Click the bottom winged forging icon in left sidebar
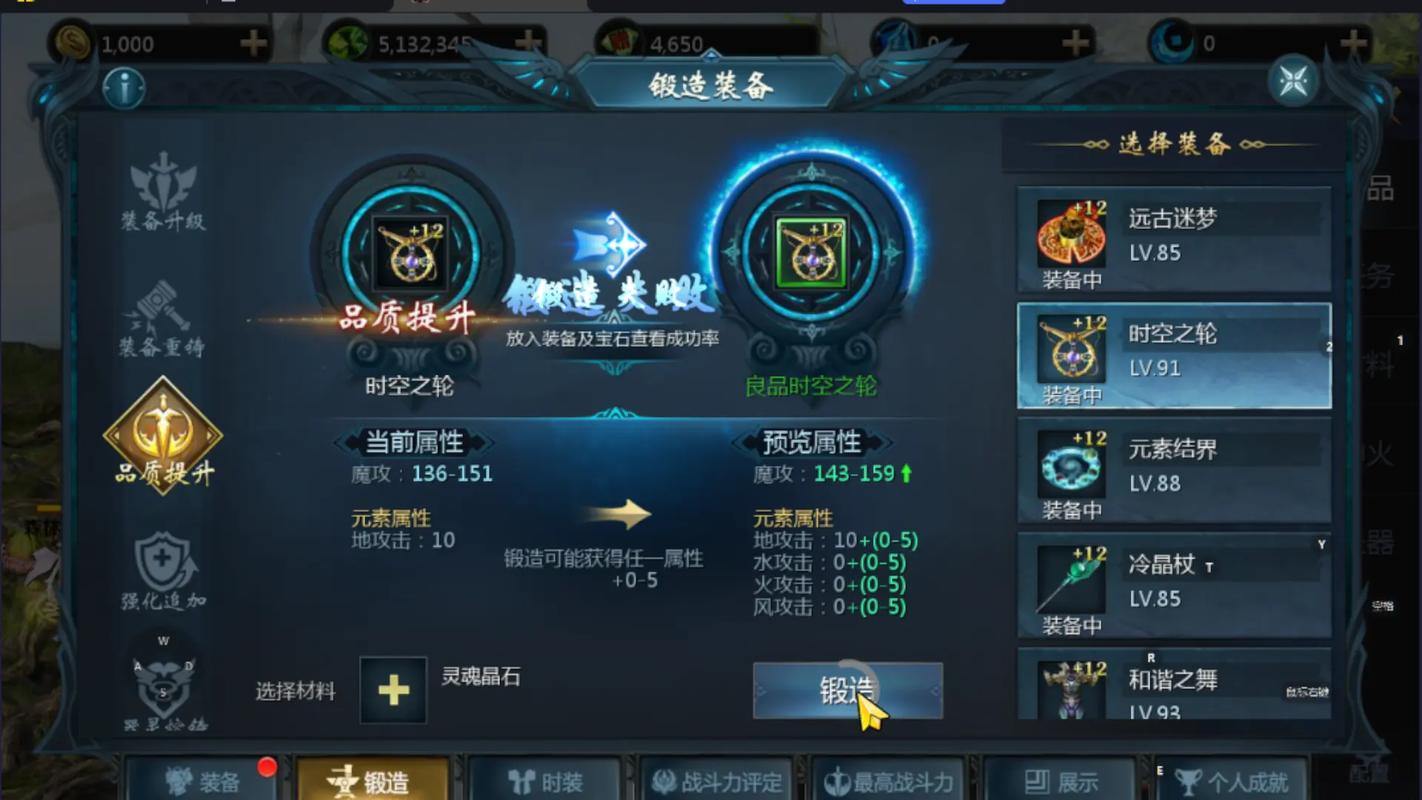The width and height of the screenshot is (1422, 800). (x=163, y=685)
